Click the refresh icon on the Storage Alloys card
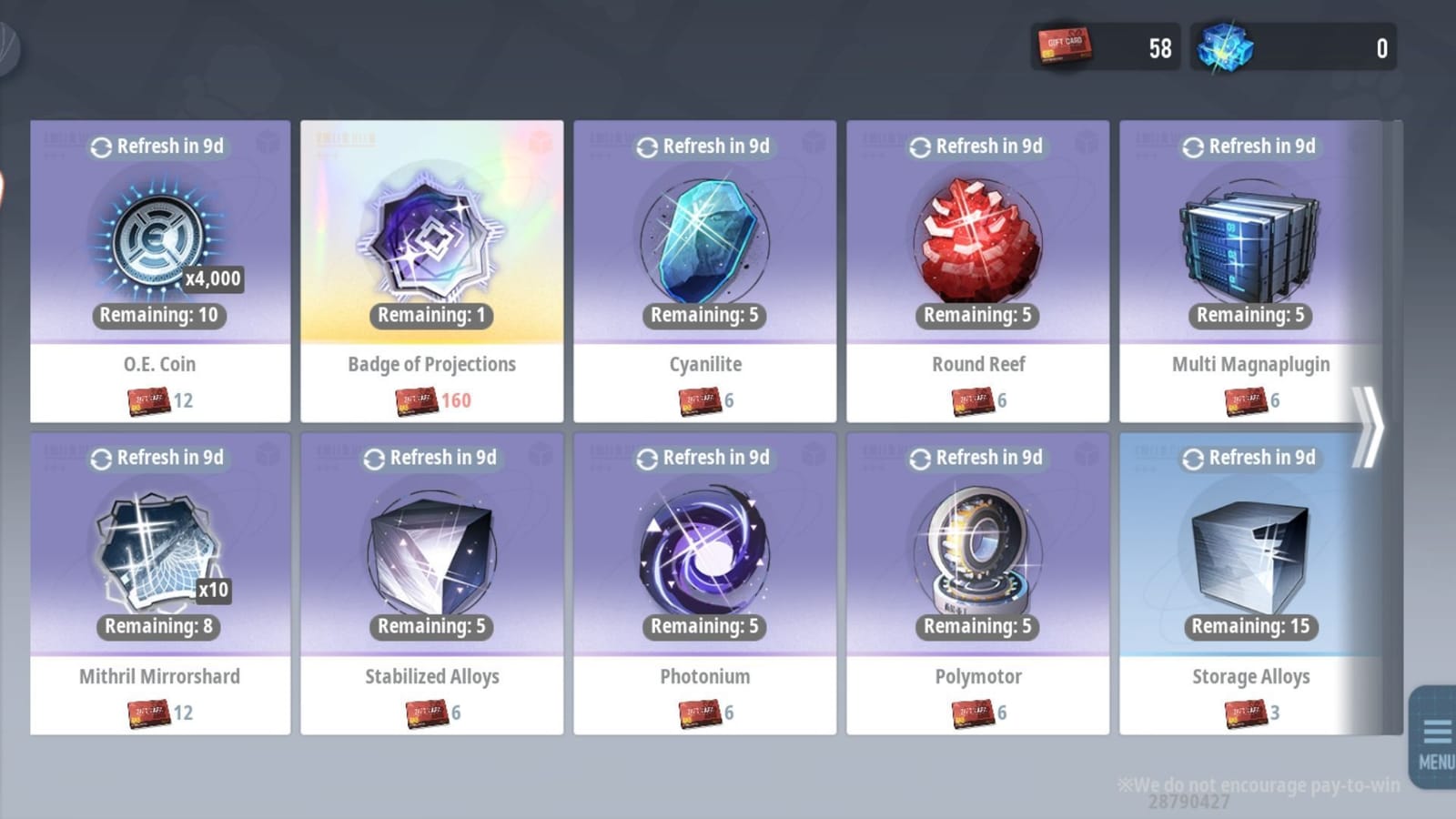1456x819 pixels. pyautogui.click(x=1193, y=458)
